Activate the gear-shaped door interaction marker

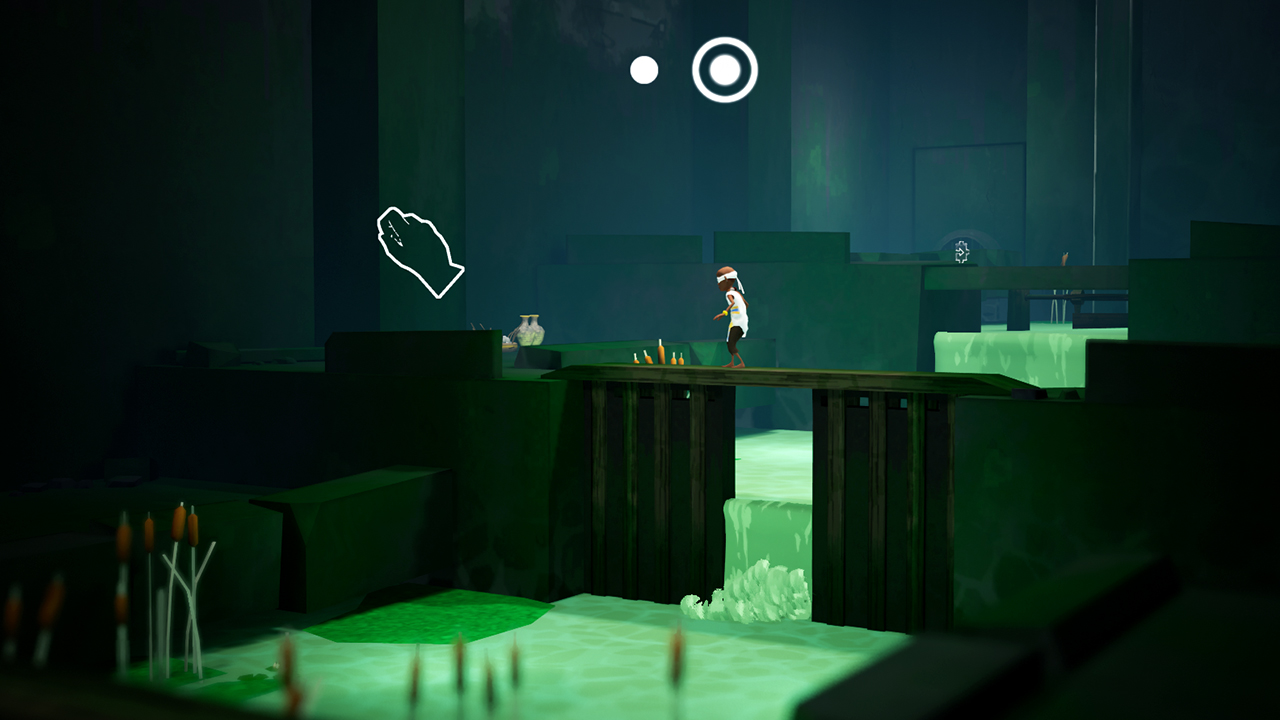962,252
